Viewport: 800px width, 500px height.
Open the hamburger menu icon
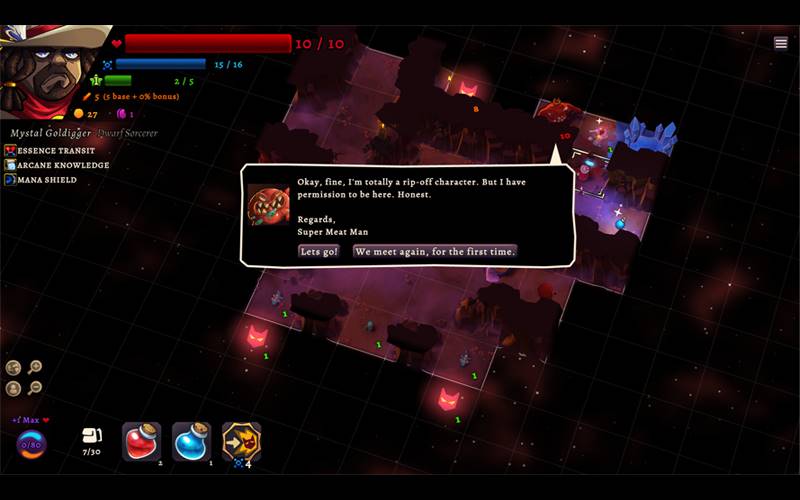tap(781, 43)
